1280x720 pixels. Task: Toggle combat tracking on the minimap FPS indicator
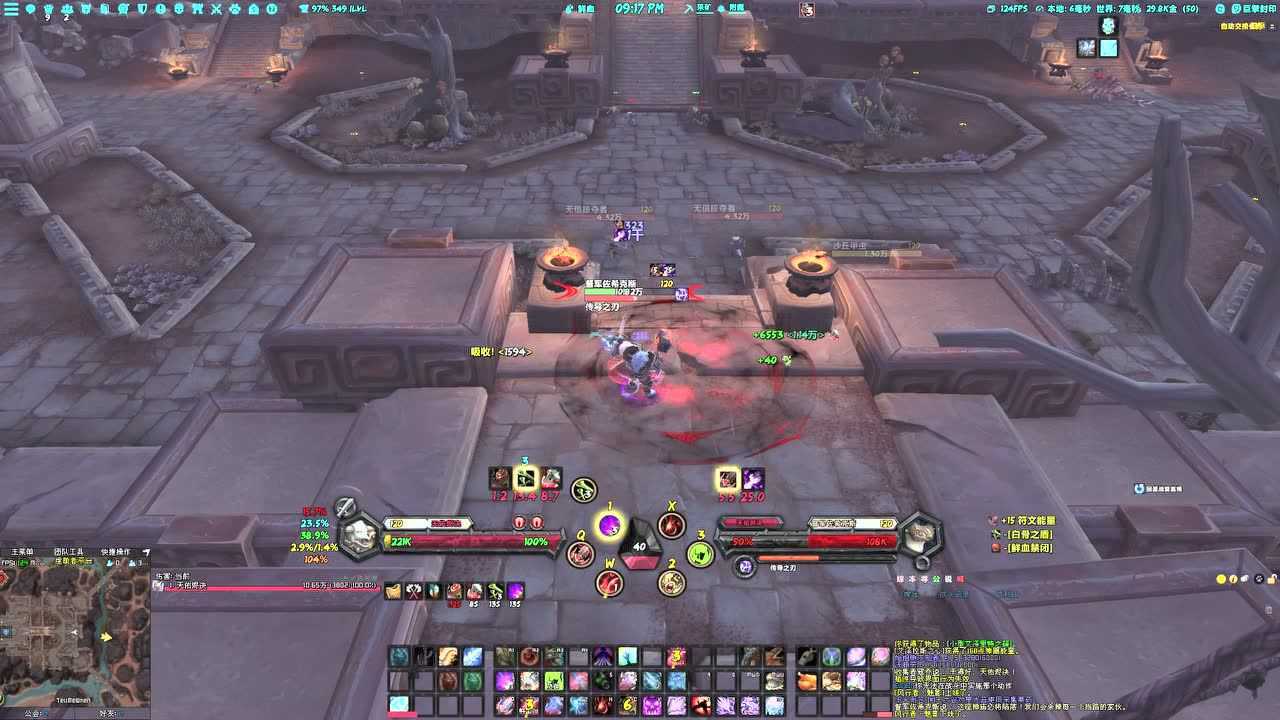pyautogui.click(x=12, y=562)
